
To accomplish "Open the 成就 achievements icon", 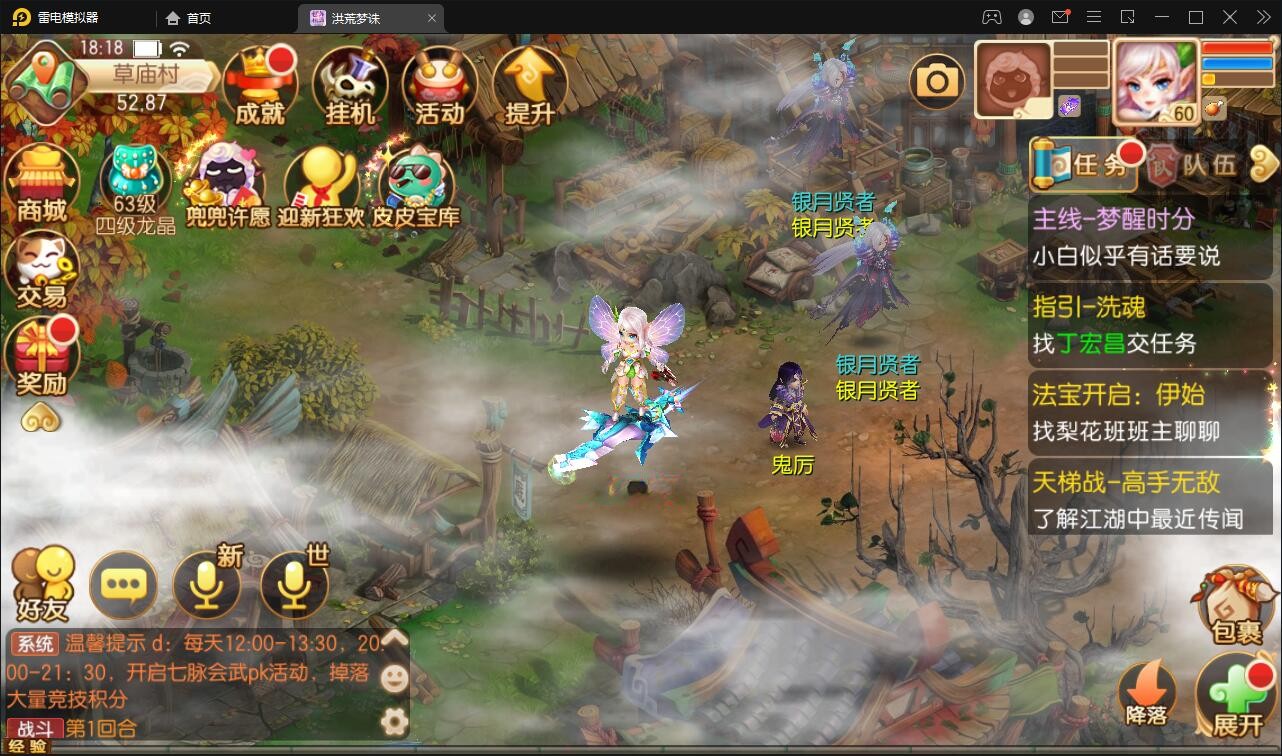I will tap(260, 87).
